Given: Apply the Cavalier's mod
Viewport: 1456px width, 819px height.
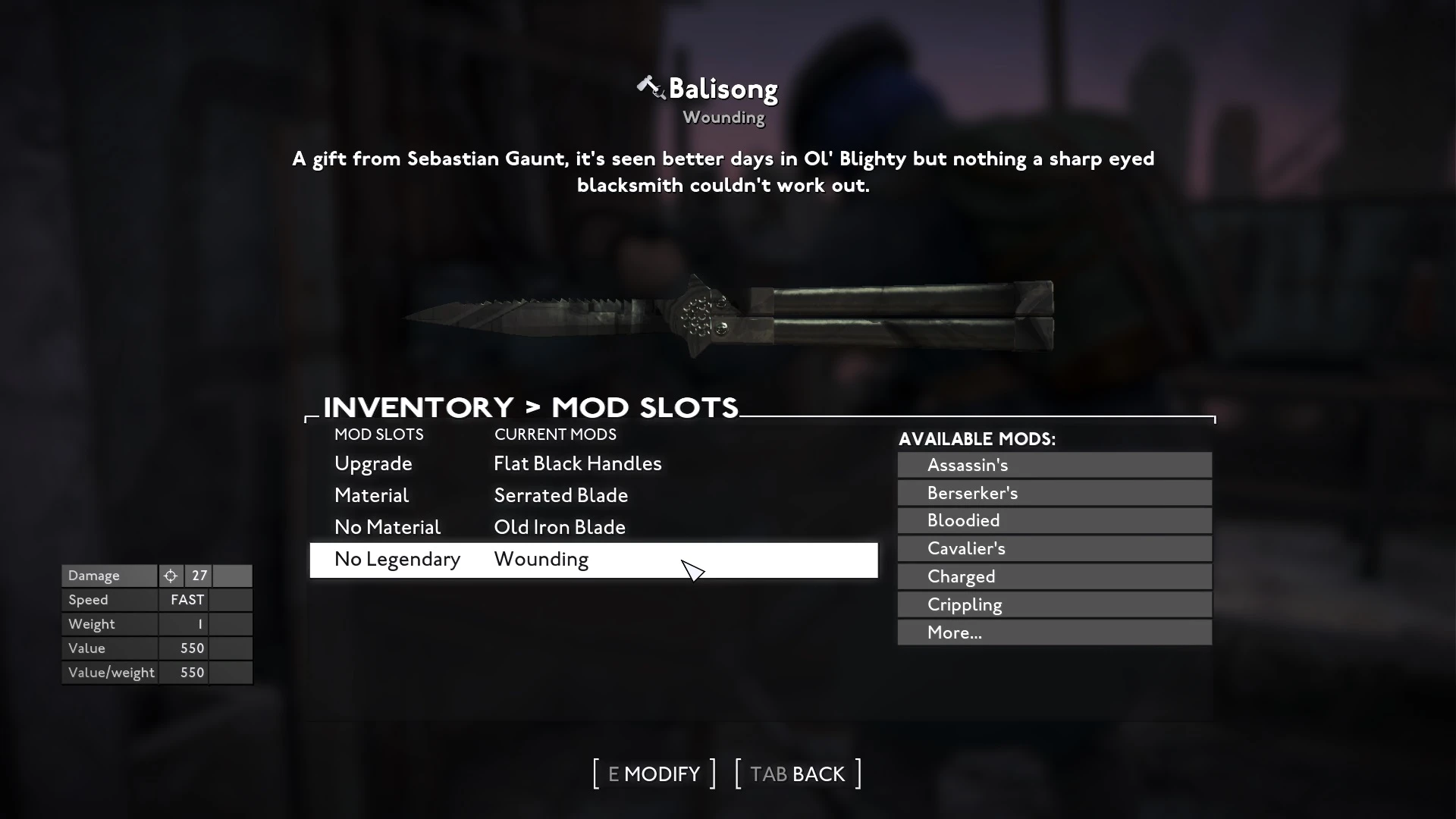Looking at the screenshot, I should click(x=1054, y=548).
